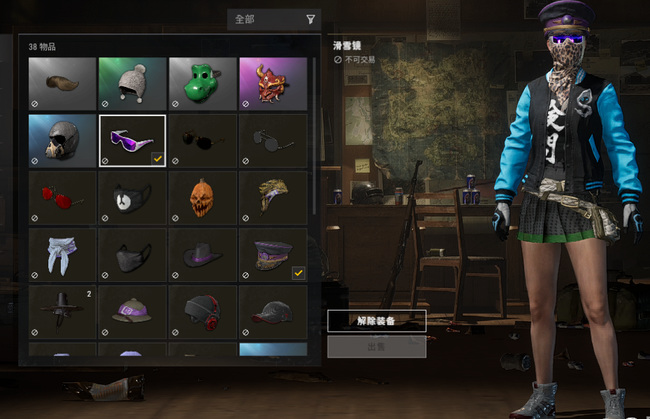Pick the red round glasses slot
Image resolution: width=650 pixels, height=419 pixels.
pos(62,198)
